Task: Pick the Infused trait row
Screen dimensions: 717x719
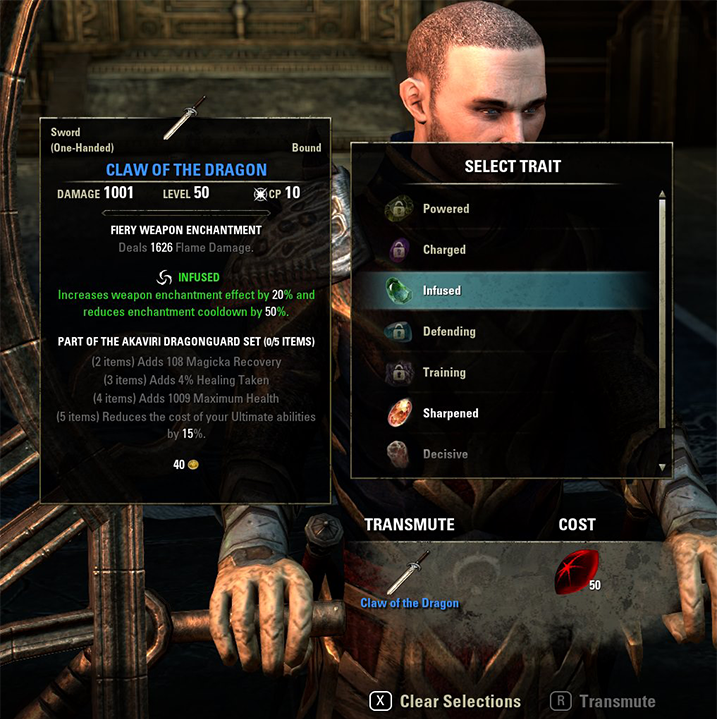Action: pos(440,291)
